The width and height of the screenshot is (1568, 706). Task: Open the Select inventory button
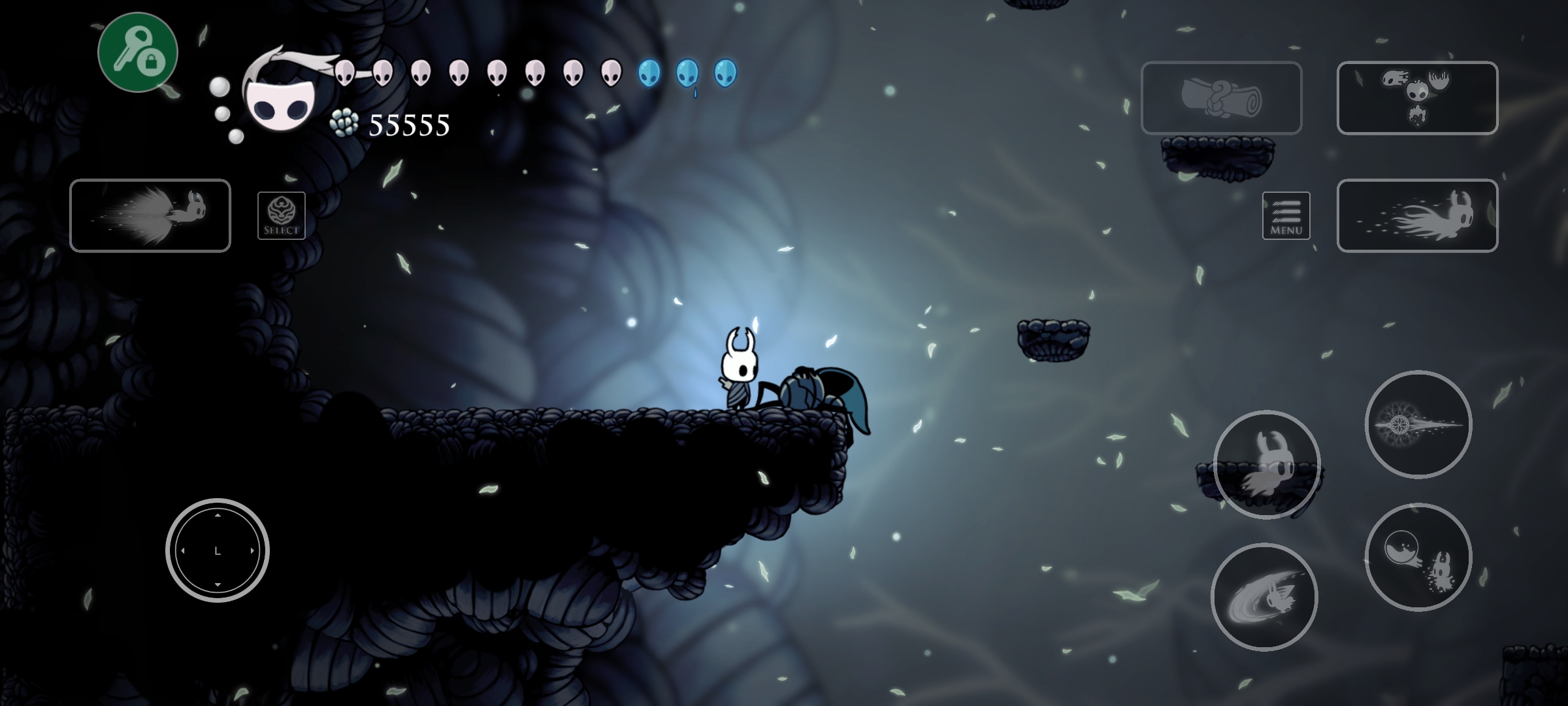(x=281, y=216)
